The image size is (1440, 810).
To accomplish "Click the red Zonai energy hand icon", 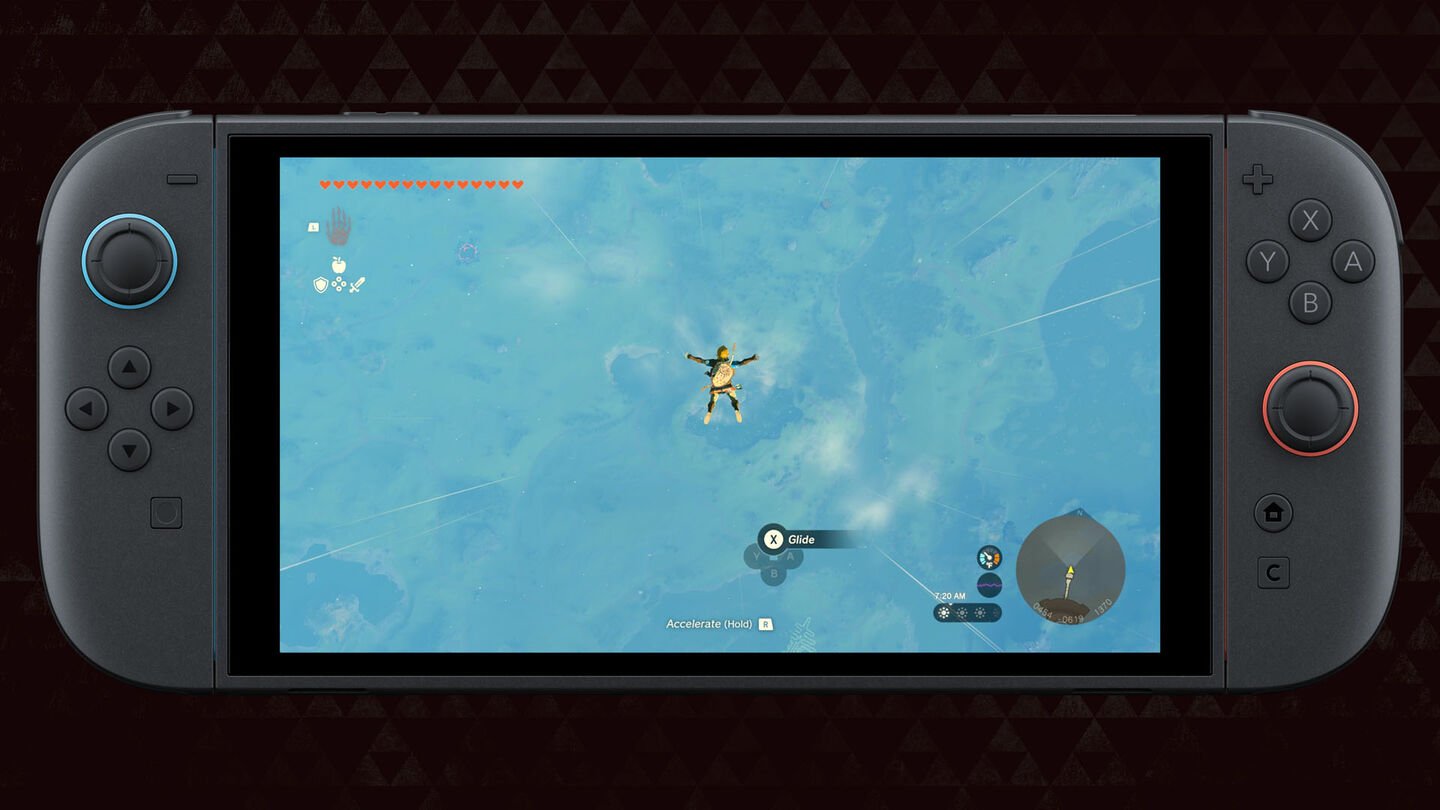I will [x=340, y=228].
